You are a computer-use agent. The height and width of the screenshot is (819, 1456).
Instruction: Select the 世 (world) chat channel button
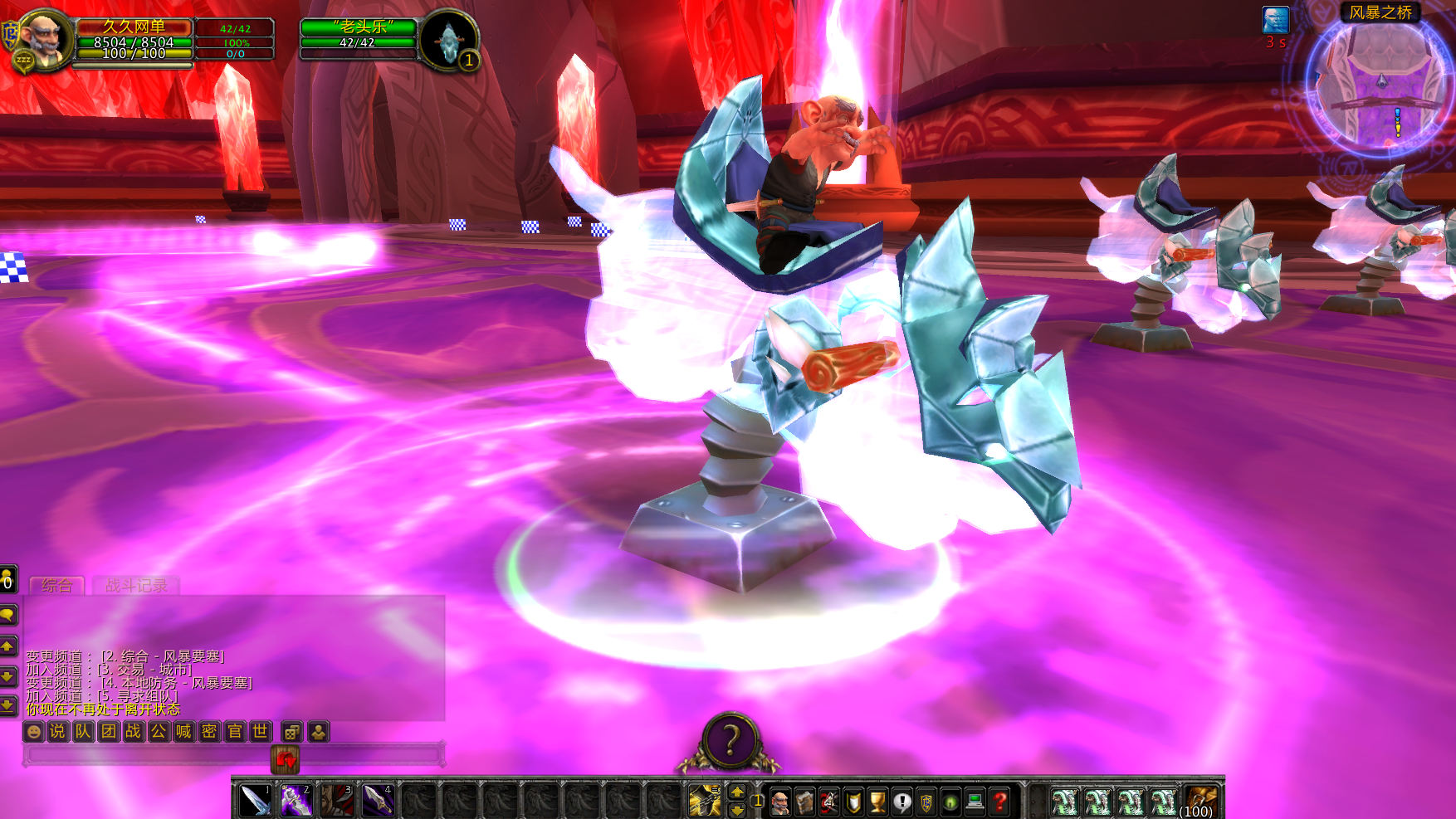(x=260, y=732)
